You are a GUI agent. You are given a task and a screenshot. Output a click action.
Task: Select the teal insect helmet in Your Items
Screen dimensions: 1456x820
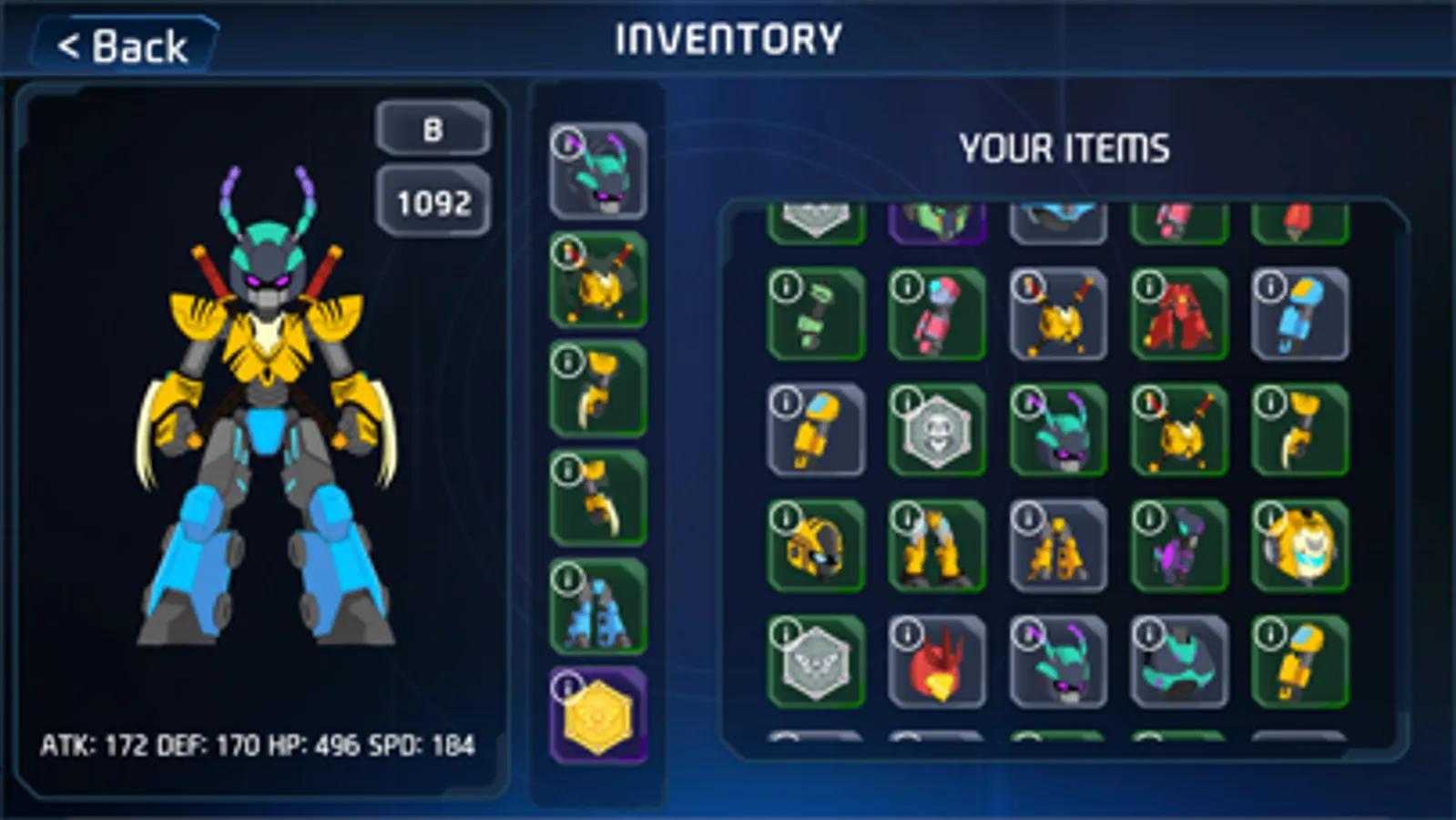pyautogui.click(x=1058, y=432)
